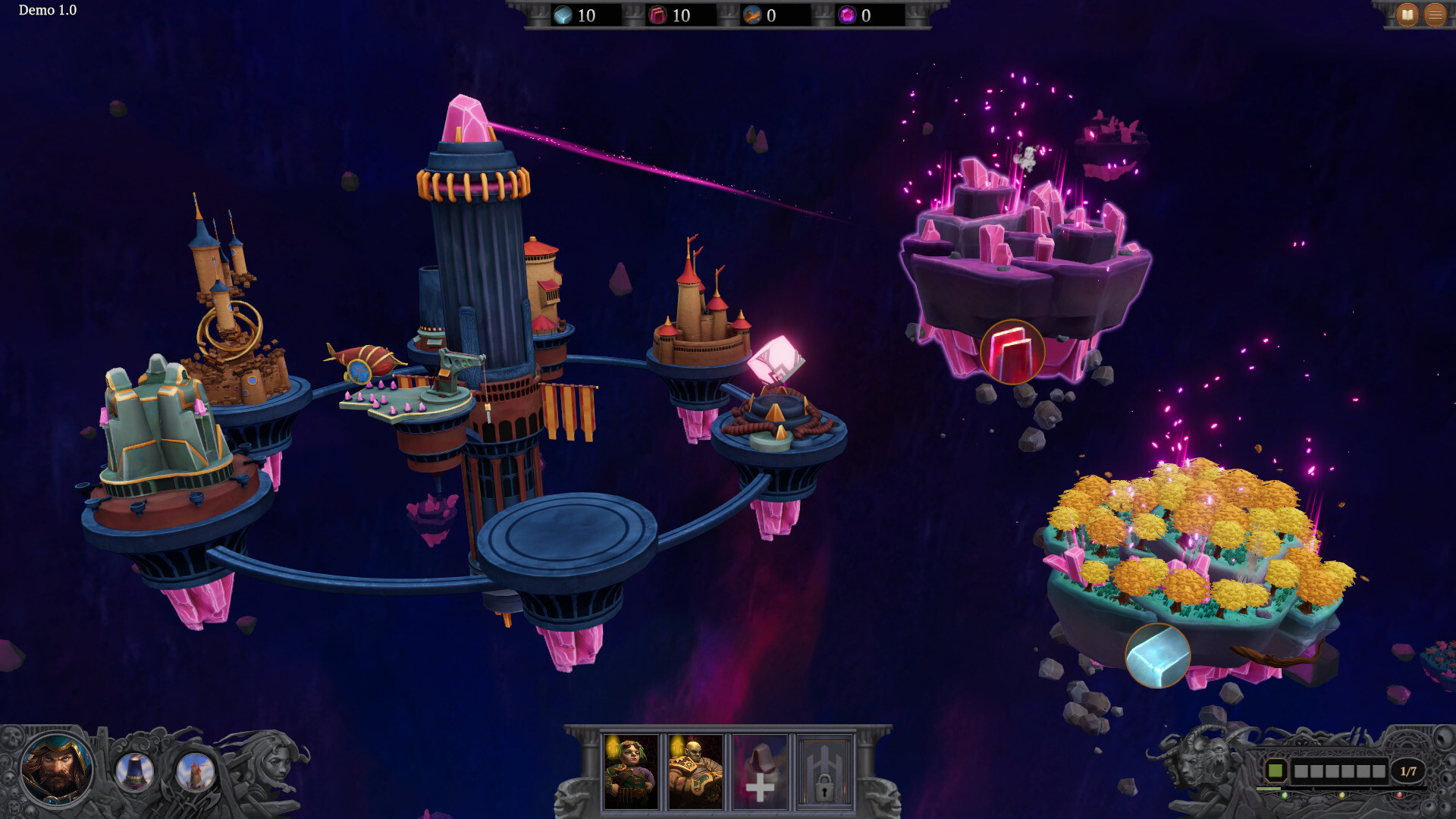The height and width of the screenshot is (819, 1456).
Task: Click the locked unit slot with padlock
Action: tap(824, 772)
